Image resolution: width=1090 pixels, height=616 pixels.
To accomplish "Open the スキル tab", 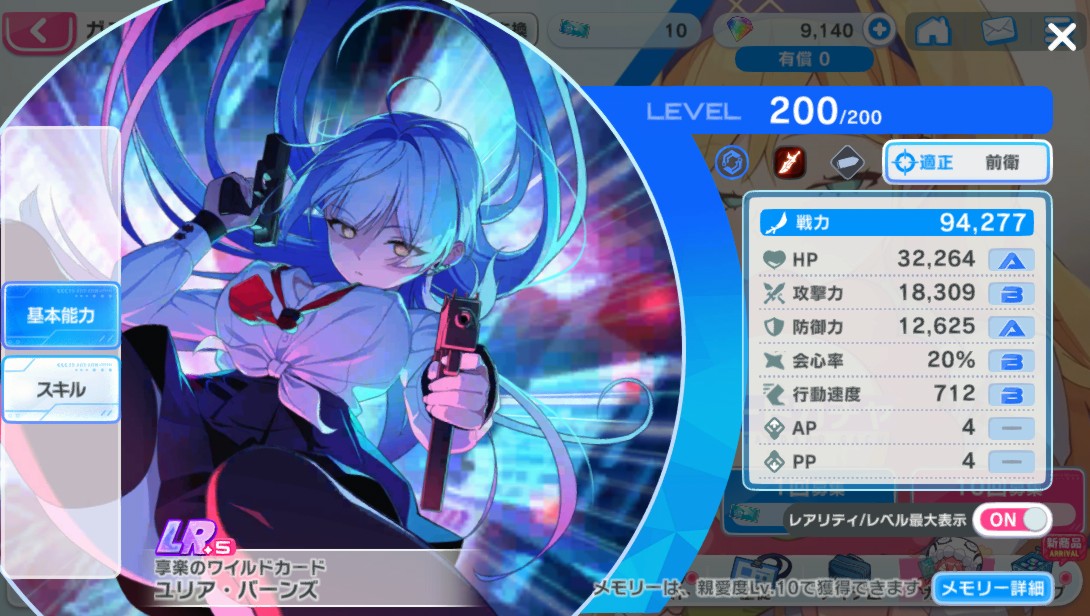I will coord(61,389).
